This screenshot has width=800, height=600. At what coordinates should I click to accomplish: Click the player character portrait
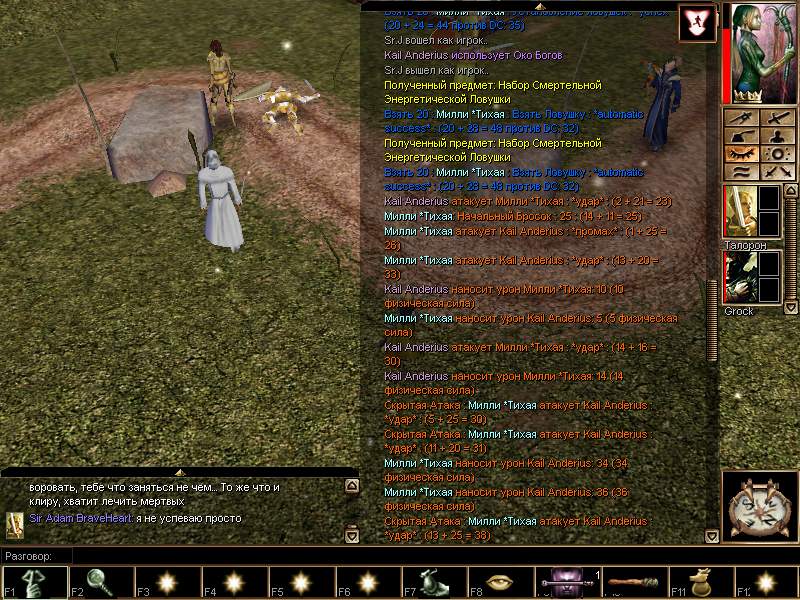click(x=762, y=50)
